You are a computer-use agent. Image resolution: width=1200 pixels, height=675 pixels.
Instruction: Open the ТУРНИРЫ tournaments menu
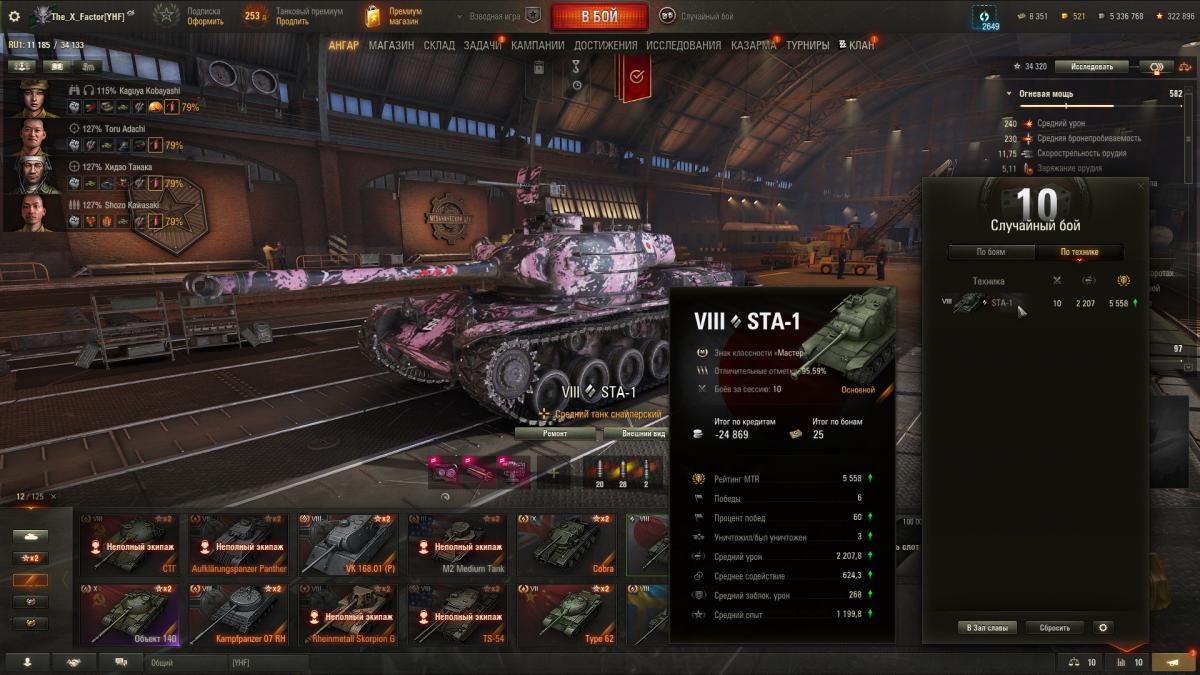[807, 45]
